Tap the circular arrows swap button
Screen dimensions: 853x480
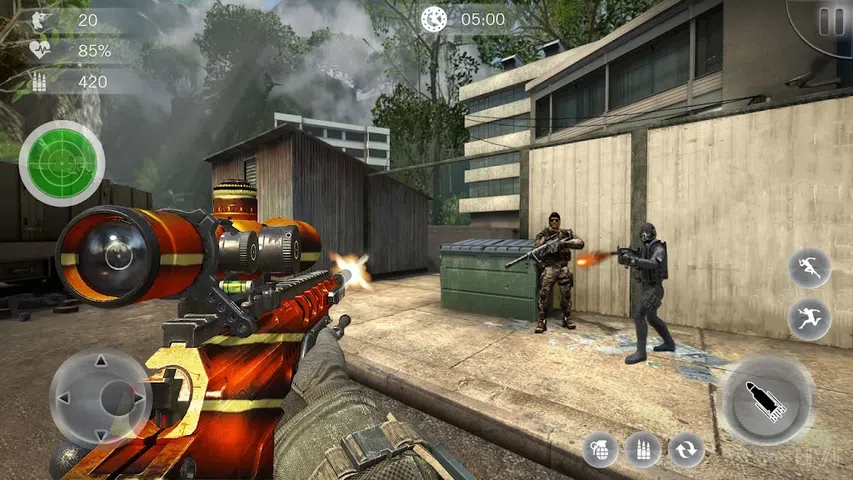pos(686,450)
